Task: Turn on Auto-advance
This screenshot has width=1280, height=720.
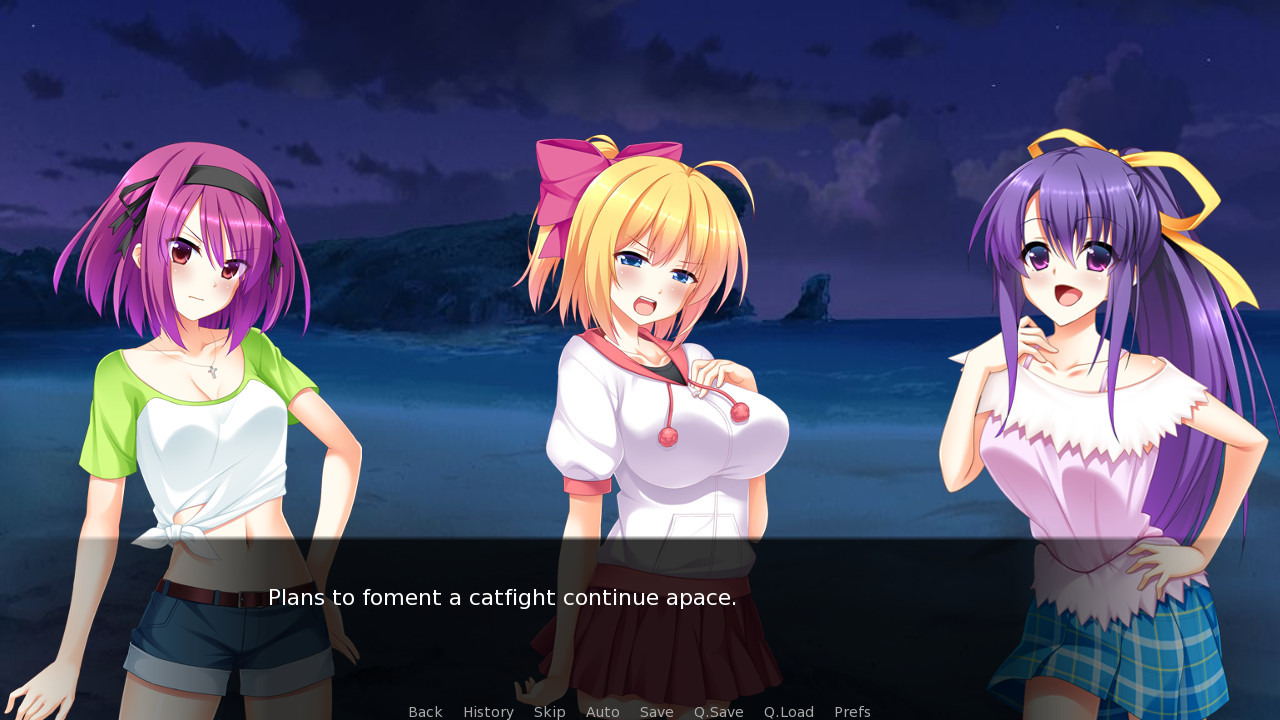Action: tap(603, 712)
